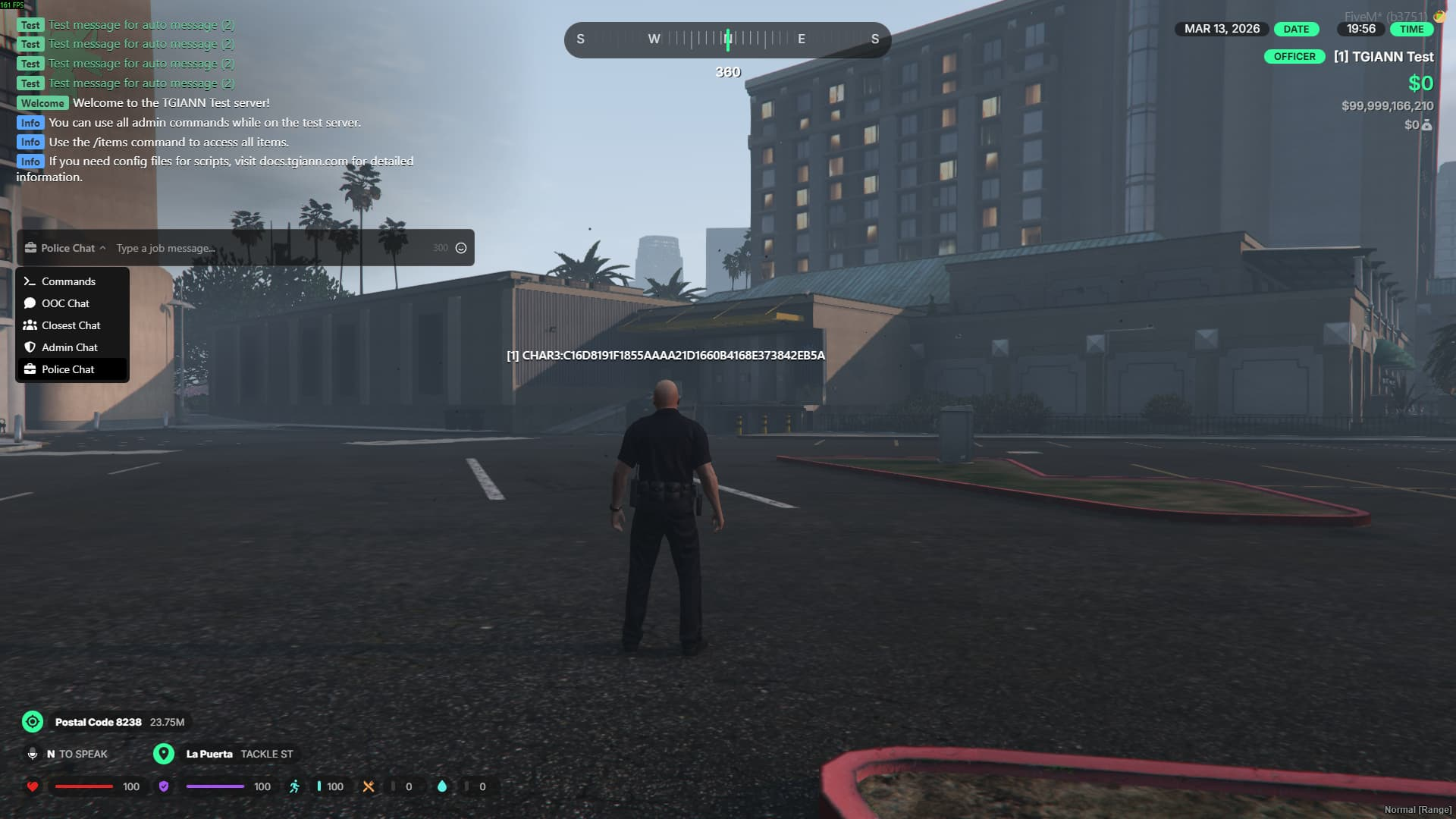Open the emoji picker in the chat bar
This screenshot has width=1456, height=819.
point(462,247)
